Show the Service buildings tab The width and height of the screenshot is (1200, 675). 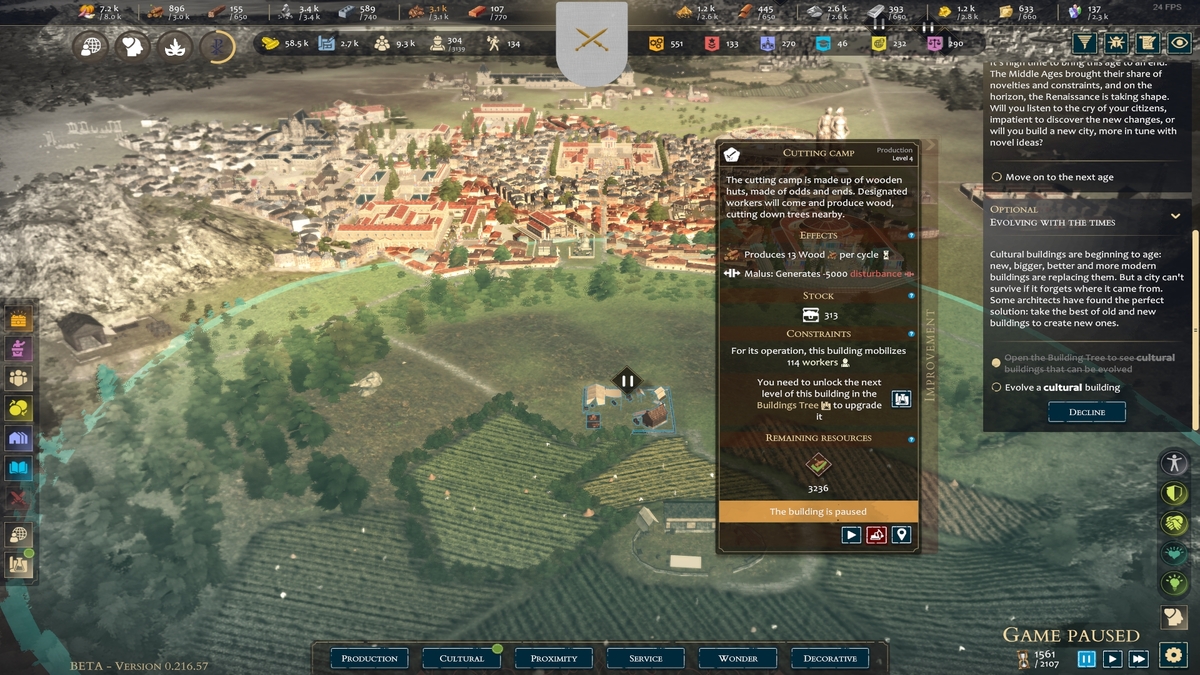pyautogui.click(x=646, y=658)
